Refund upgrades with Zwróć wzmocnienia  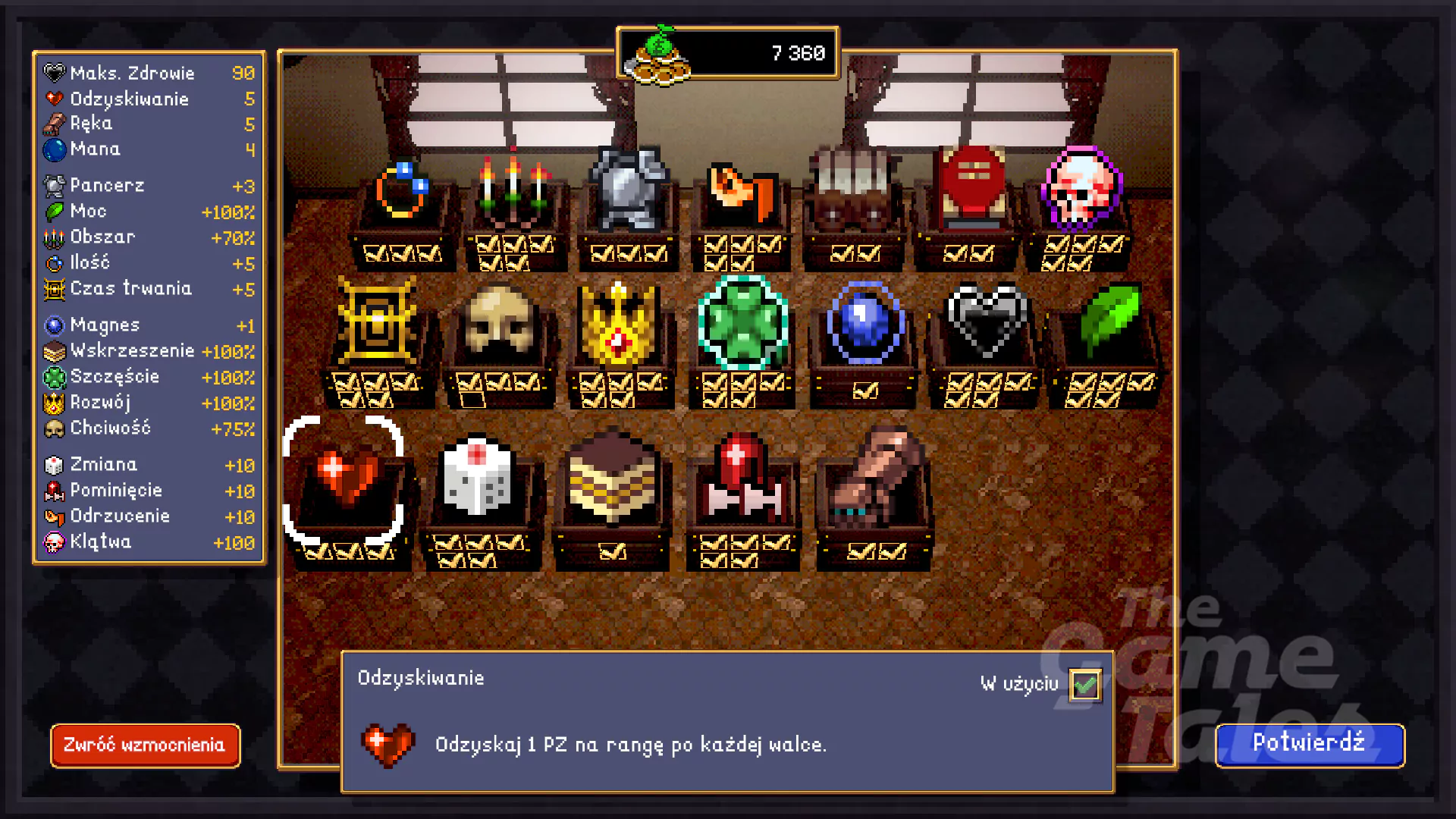coord(145,745)
